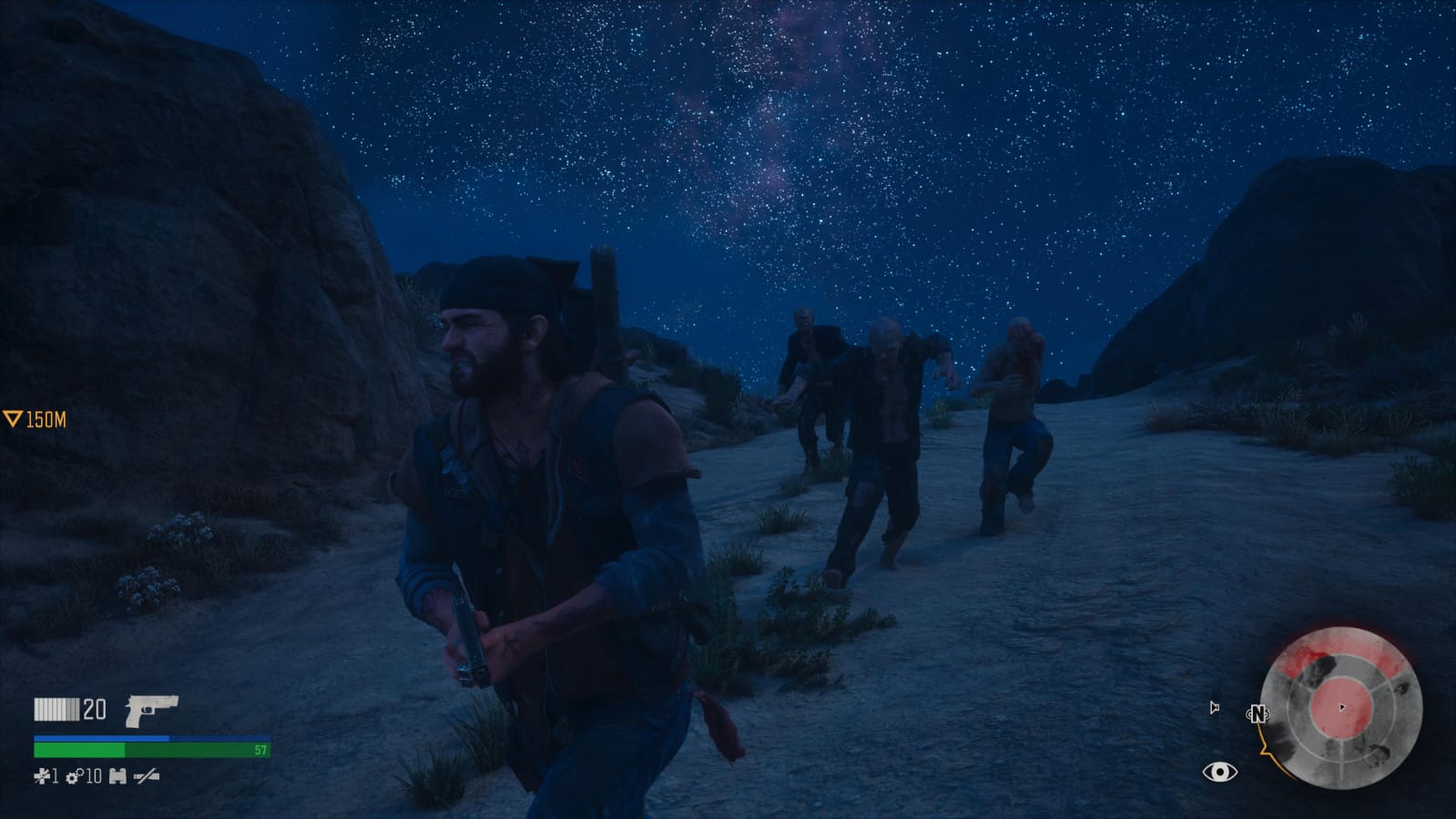The height and width of the screenshot is (819, 1456).
Task: Select the N compass marker on minimap
Action: (1257, 714)
